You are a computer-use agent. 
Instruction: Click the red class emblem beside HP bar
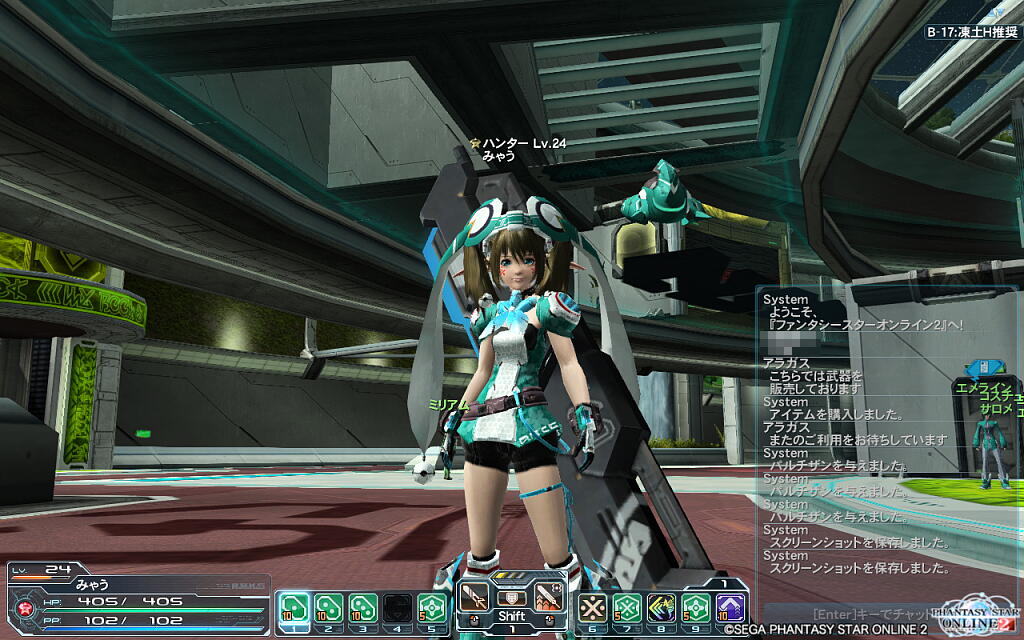pyautogui.click(x=20, y=607)
